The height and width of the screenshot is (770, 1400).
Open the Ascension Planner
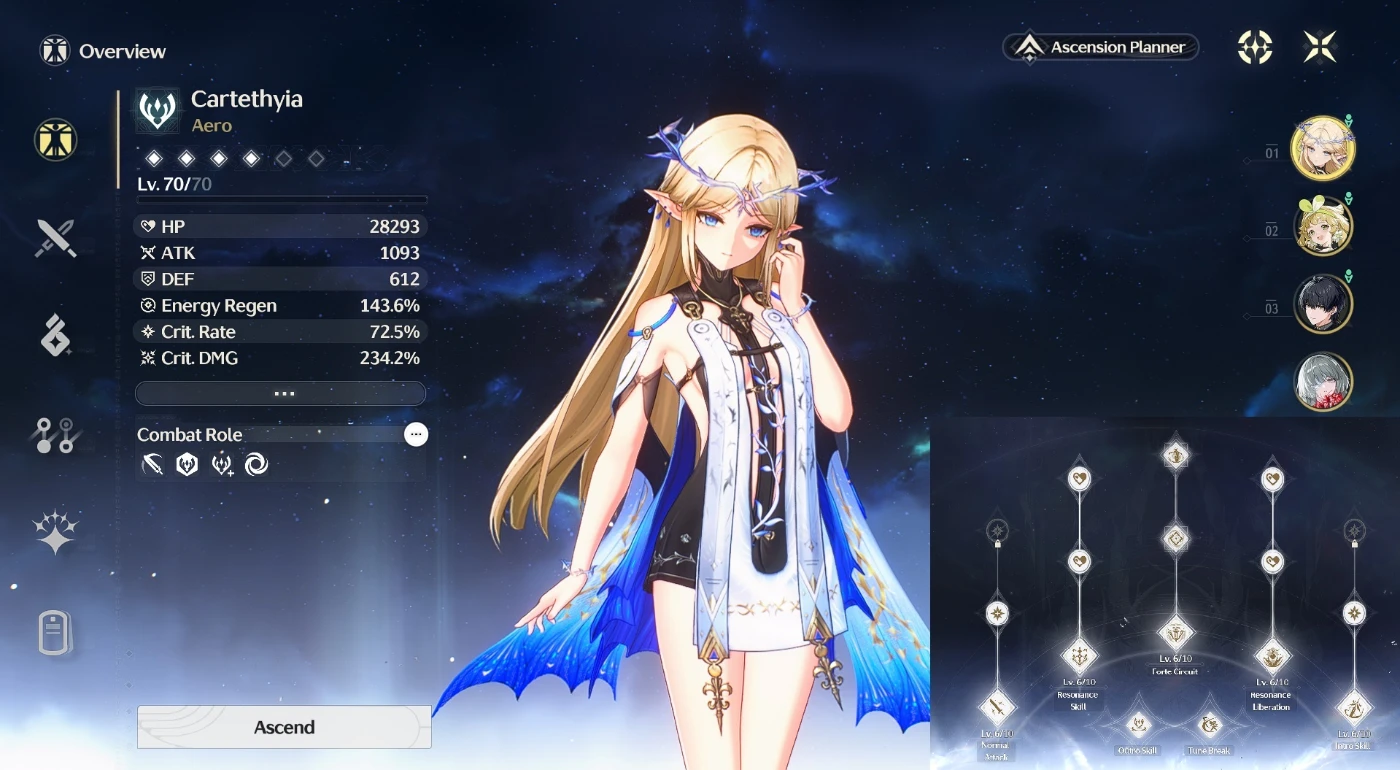(x=1101, y=47)
